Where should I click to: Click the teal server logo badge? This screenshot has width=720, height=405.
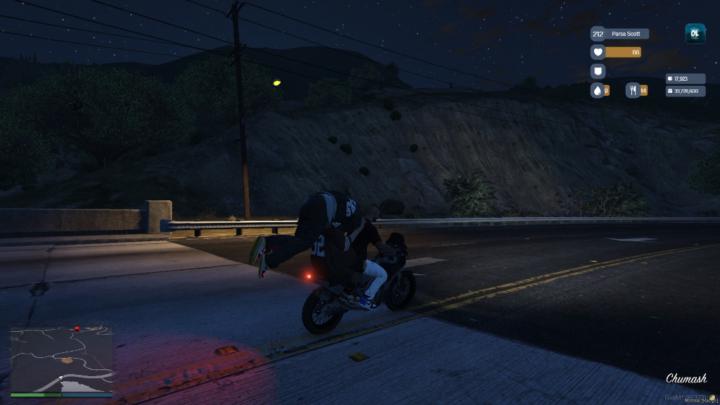tap(694, 33)
